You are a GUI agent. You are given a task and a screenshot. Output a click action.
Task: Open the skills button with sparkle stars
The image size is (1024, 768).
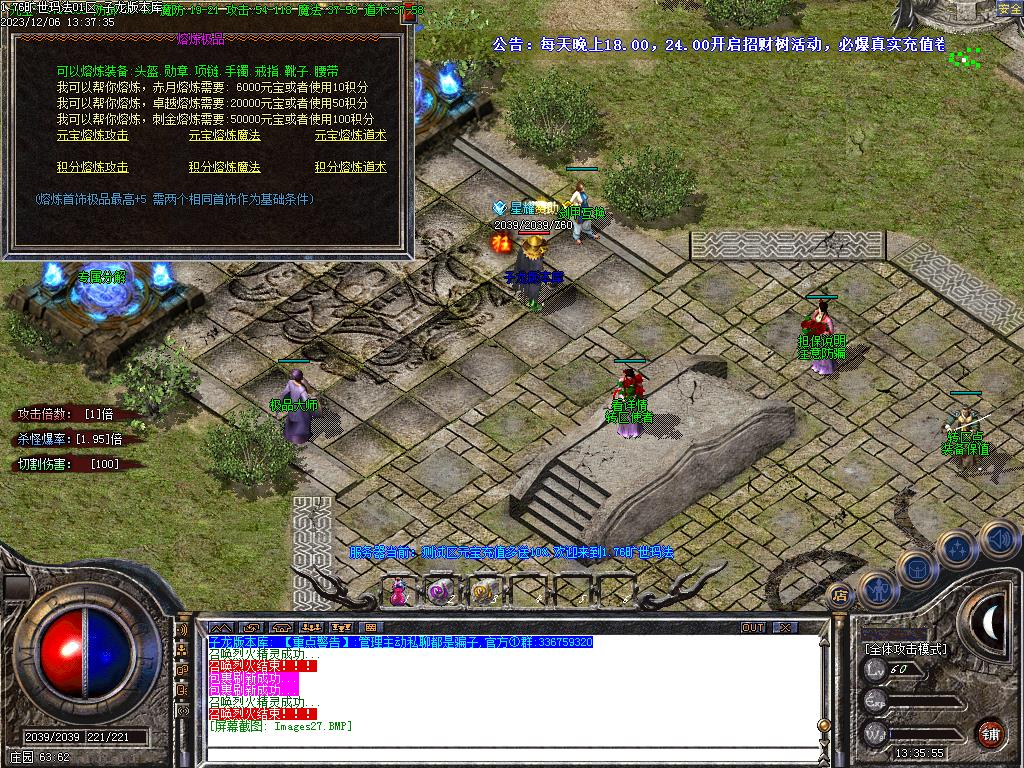957,548
